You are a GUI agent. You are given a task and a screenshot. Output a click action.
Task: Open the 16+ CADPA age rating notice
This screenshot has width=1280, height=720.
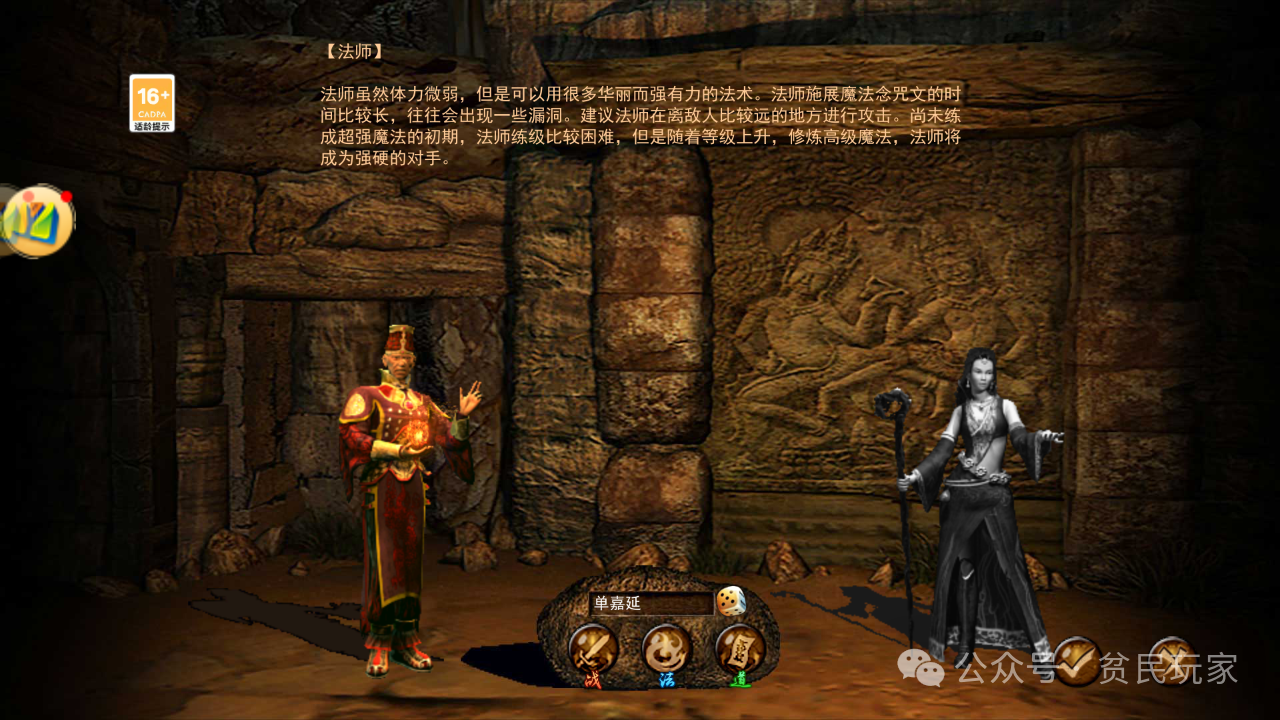click(x=152, y=103)
